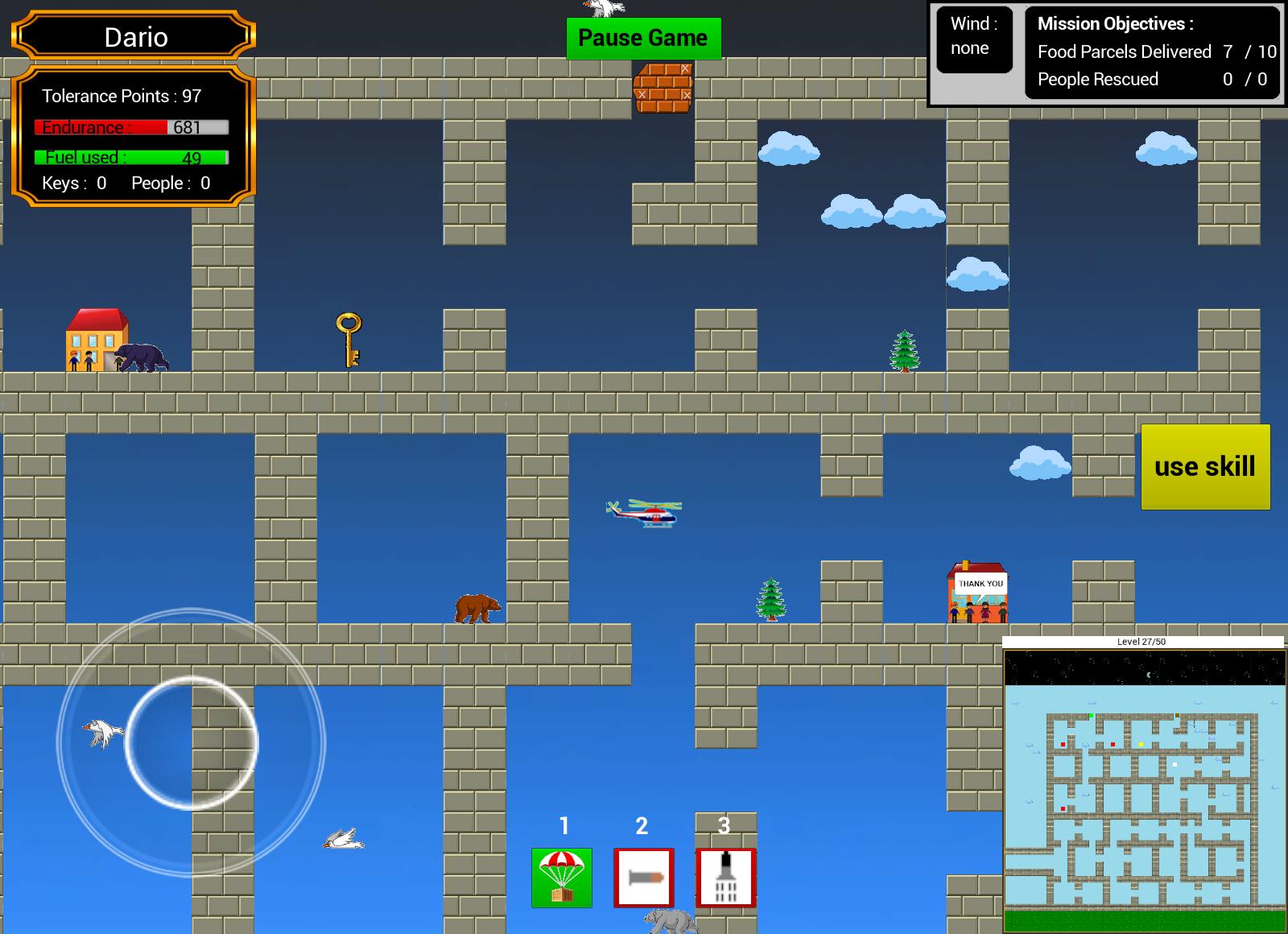Click the green Pause Game button

pos(643,39)
